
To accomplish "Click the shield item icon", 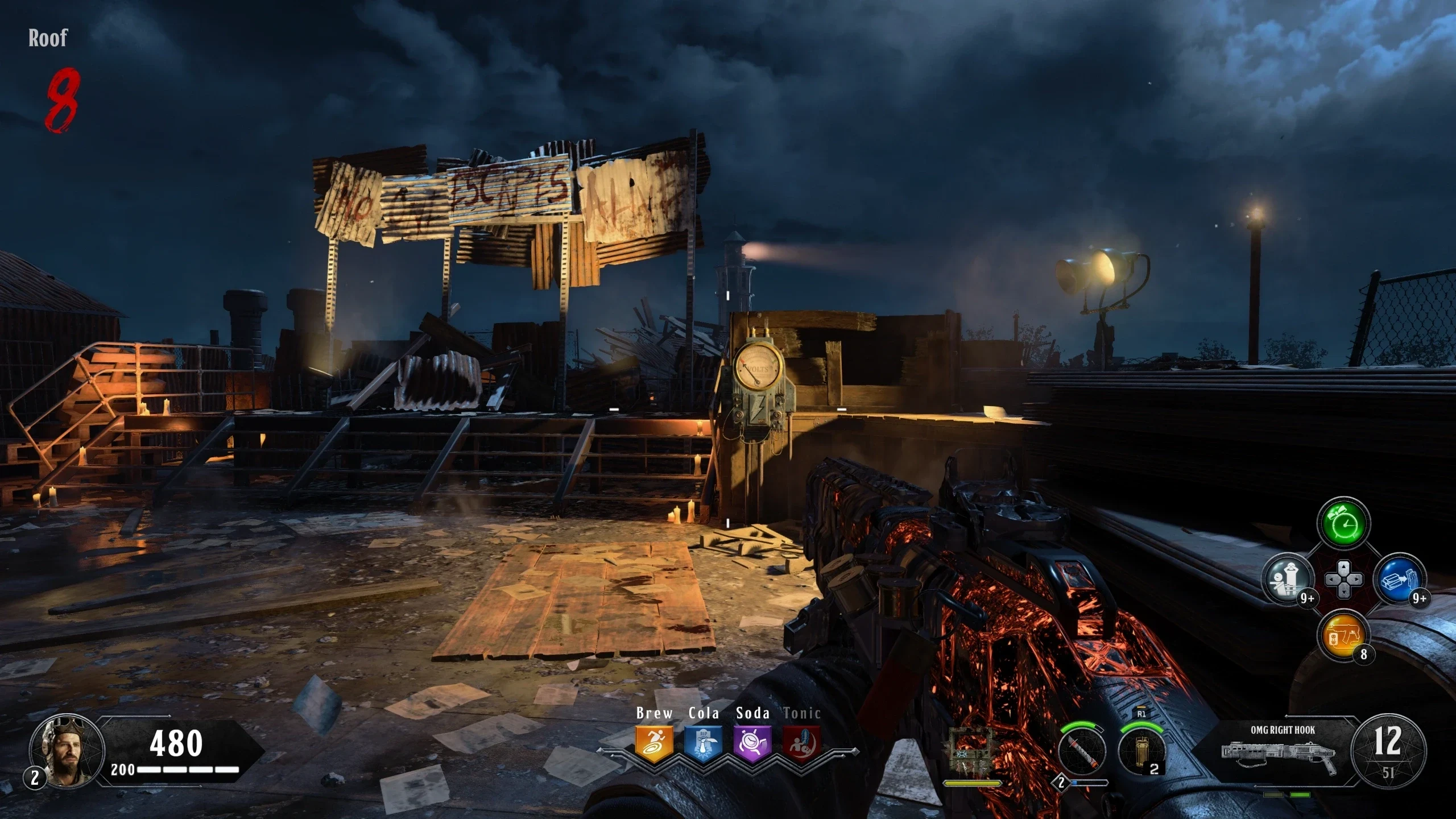I will click(972, 751).
